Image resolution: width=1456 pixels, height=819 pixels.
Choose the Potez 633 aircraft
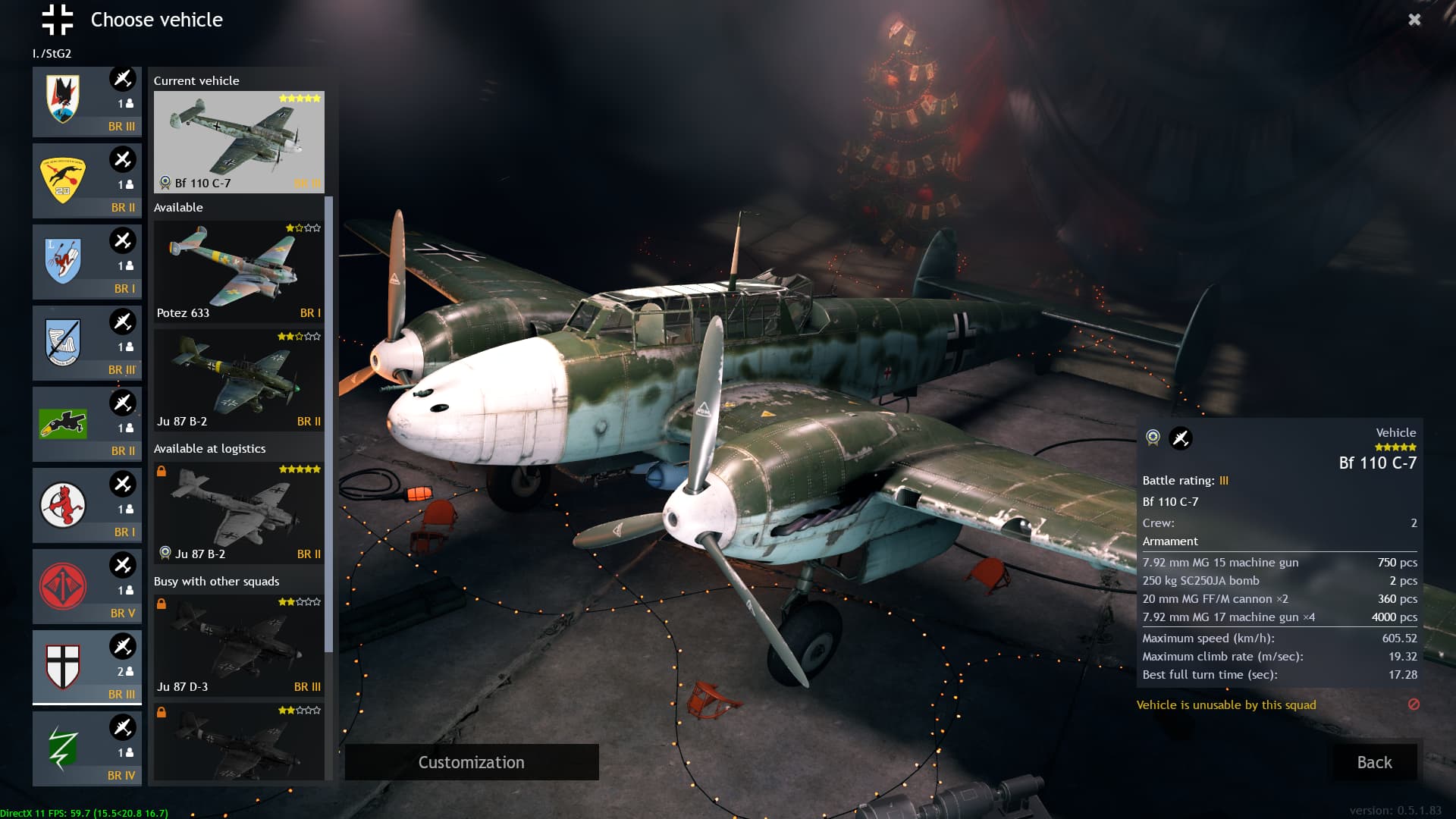coord(239,271)
